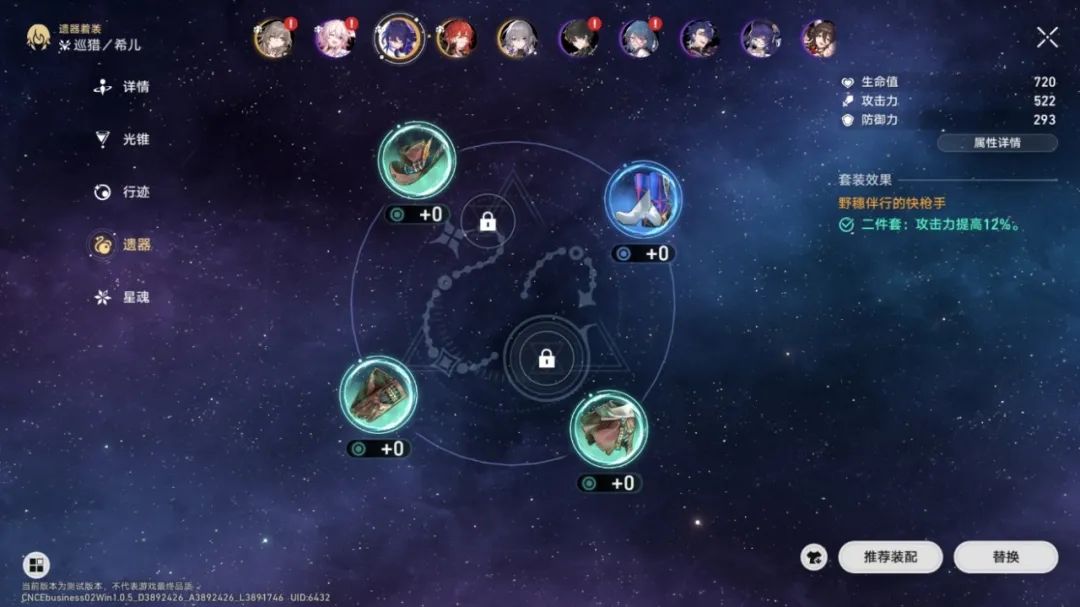This screenshot has width=1080, height=607.
Task: Choose the white boots relic slot
Action: point(643,199)
